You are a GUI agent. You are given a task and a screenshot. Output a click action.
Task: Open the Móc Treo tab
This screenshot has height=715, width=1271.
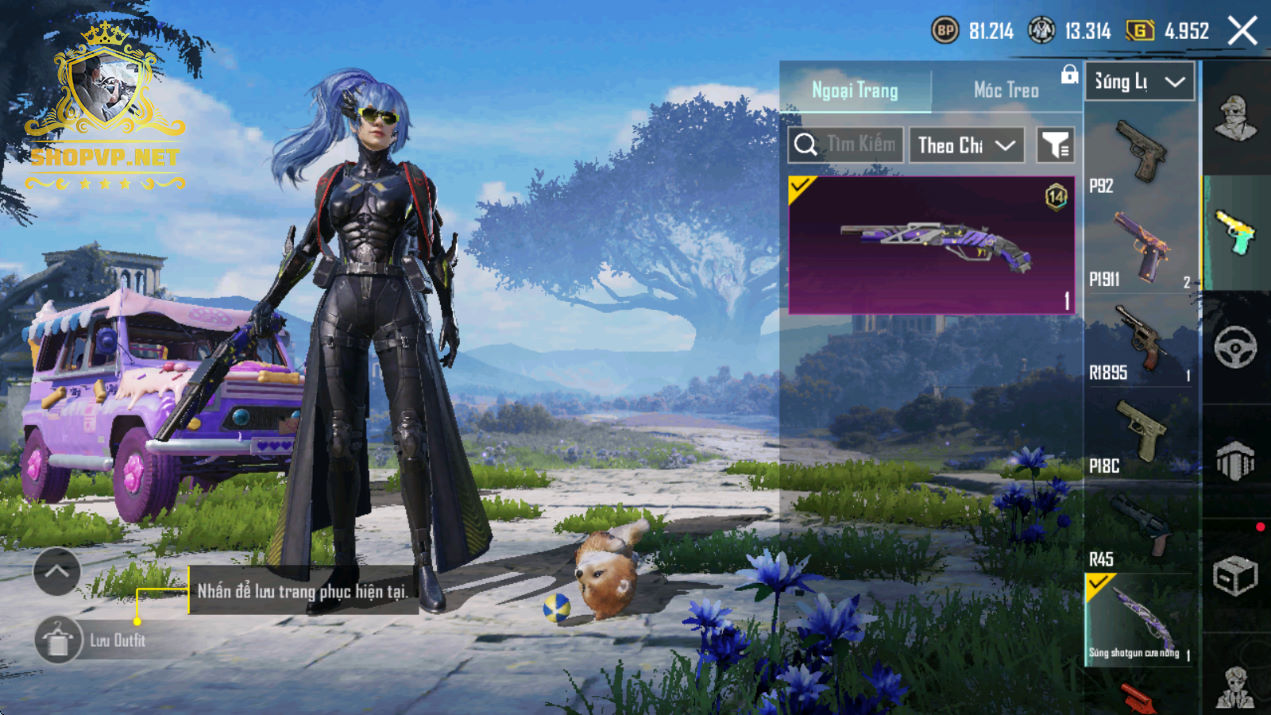1005,90
